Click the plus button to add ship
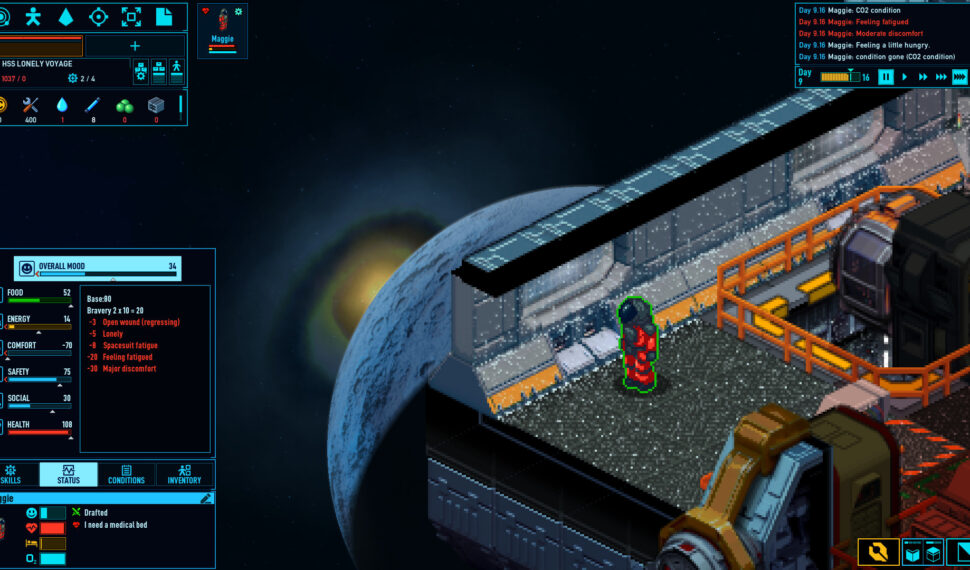Viewport: 970px width, 570px height. [x=135, y=46]
